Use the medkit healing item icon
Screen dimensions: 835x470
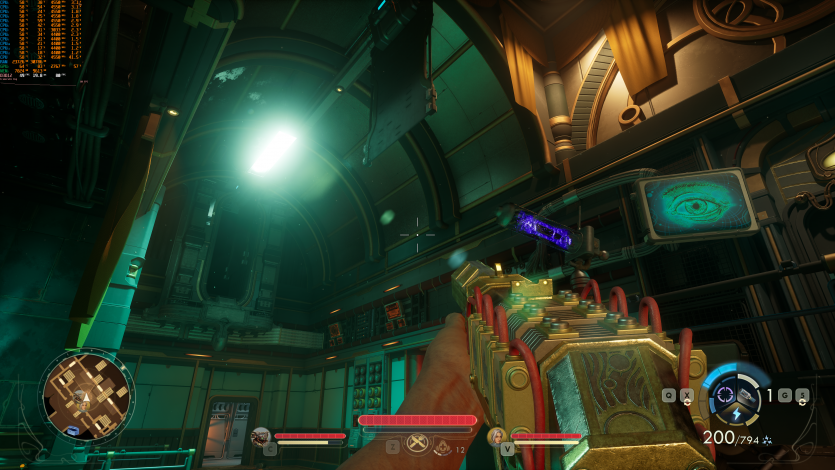(442, 448)
